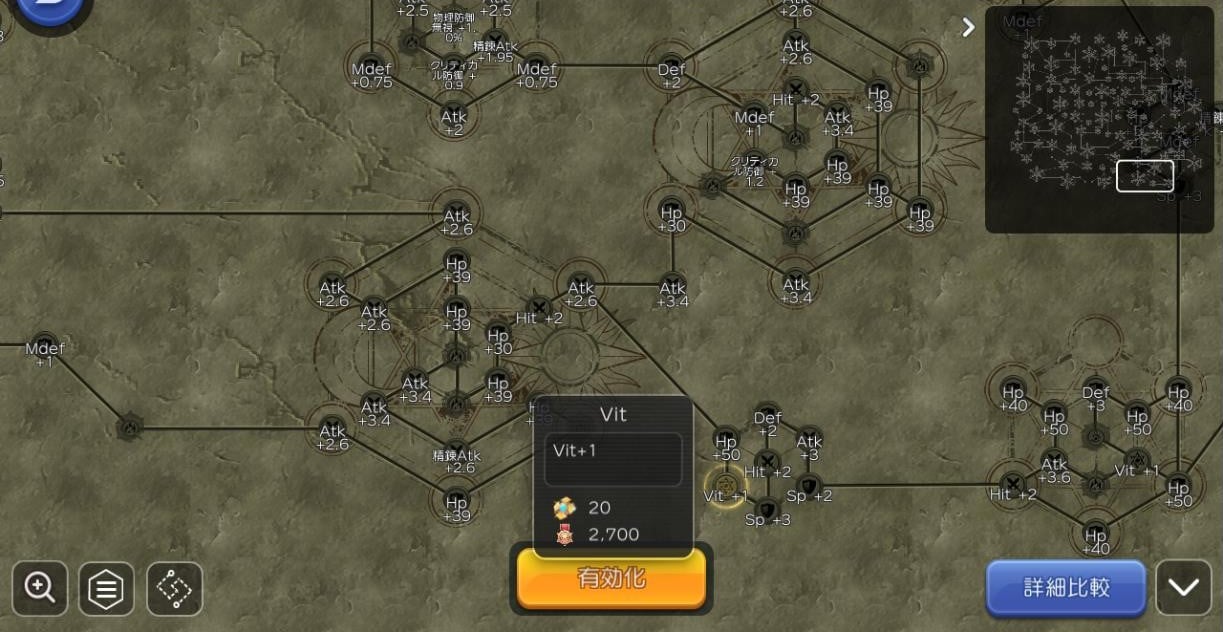Select the Atk +2 rune node
1223x632 pixels.
point(454,120)
